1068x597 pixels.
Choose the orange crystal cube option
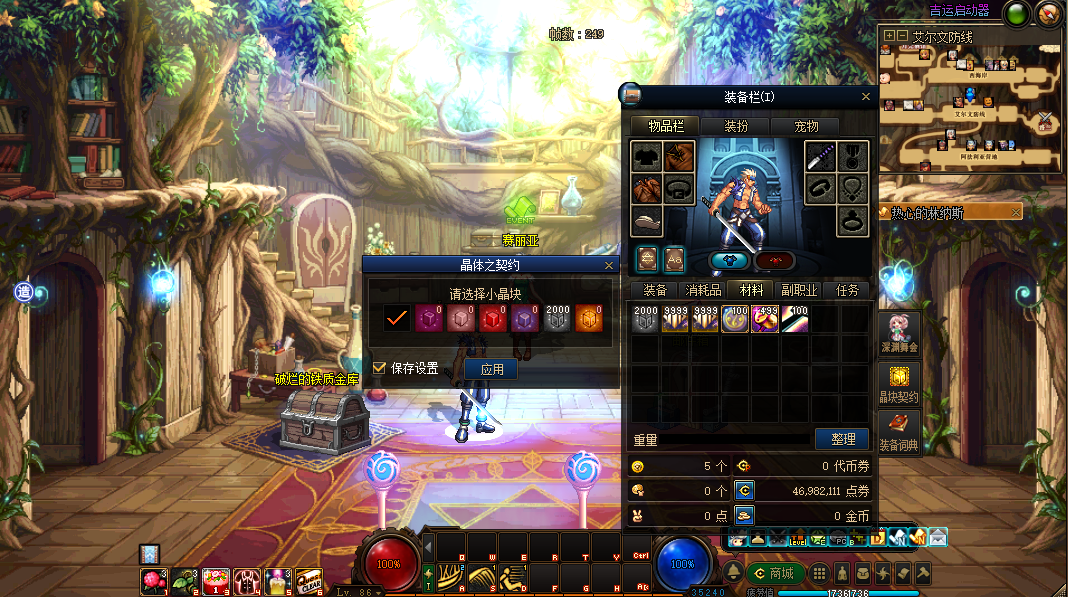coord(587,318)
